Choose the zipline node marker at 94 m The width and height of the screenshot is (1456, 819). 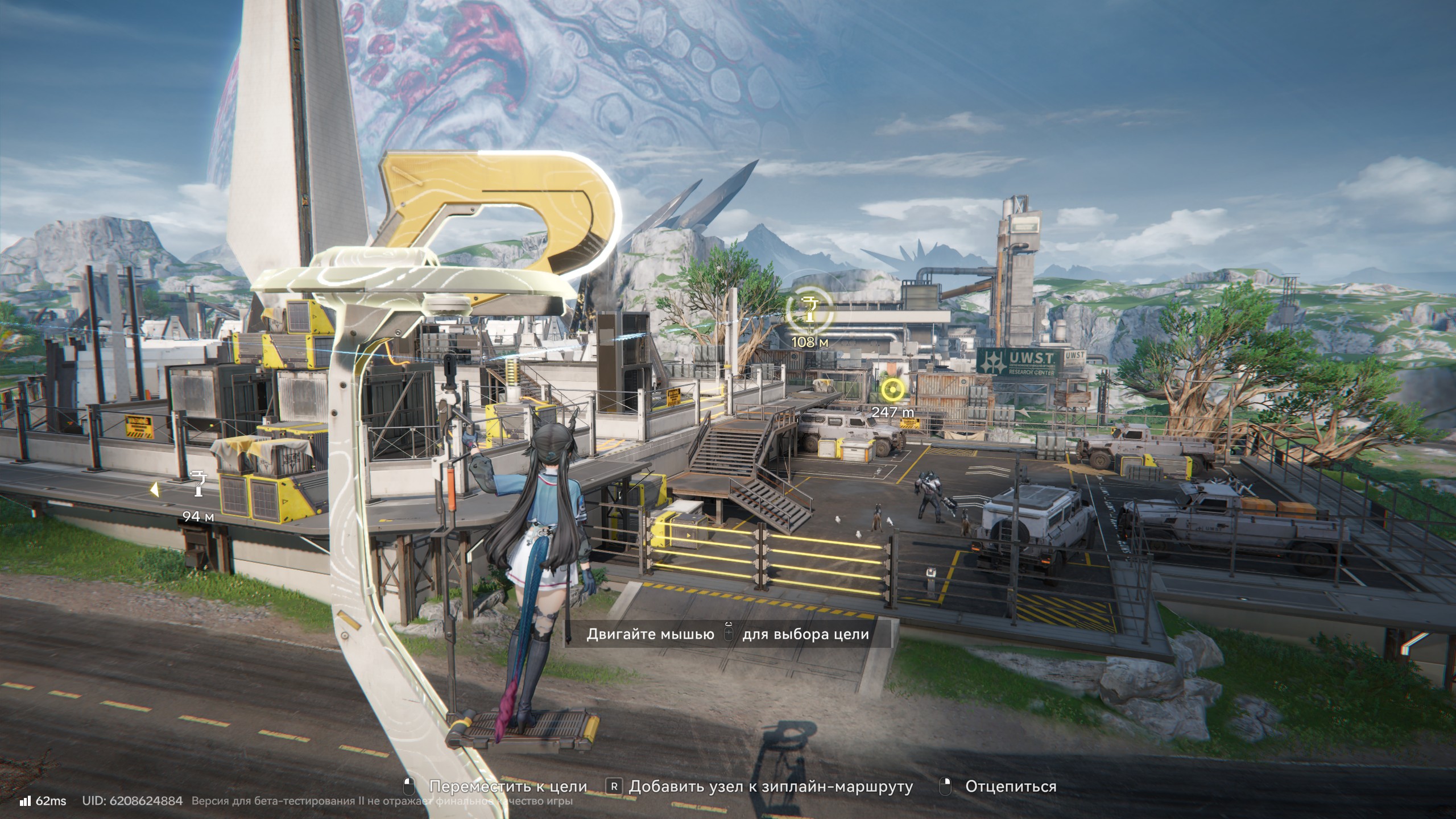[x=198, y=483]
